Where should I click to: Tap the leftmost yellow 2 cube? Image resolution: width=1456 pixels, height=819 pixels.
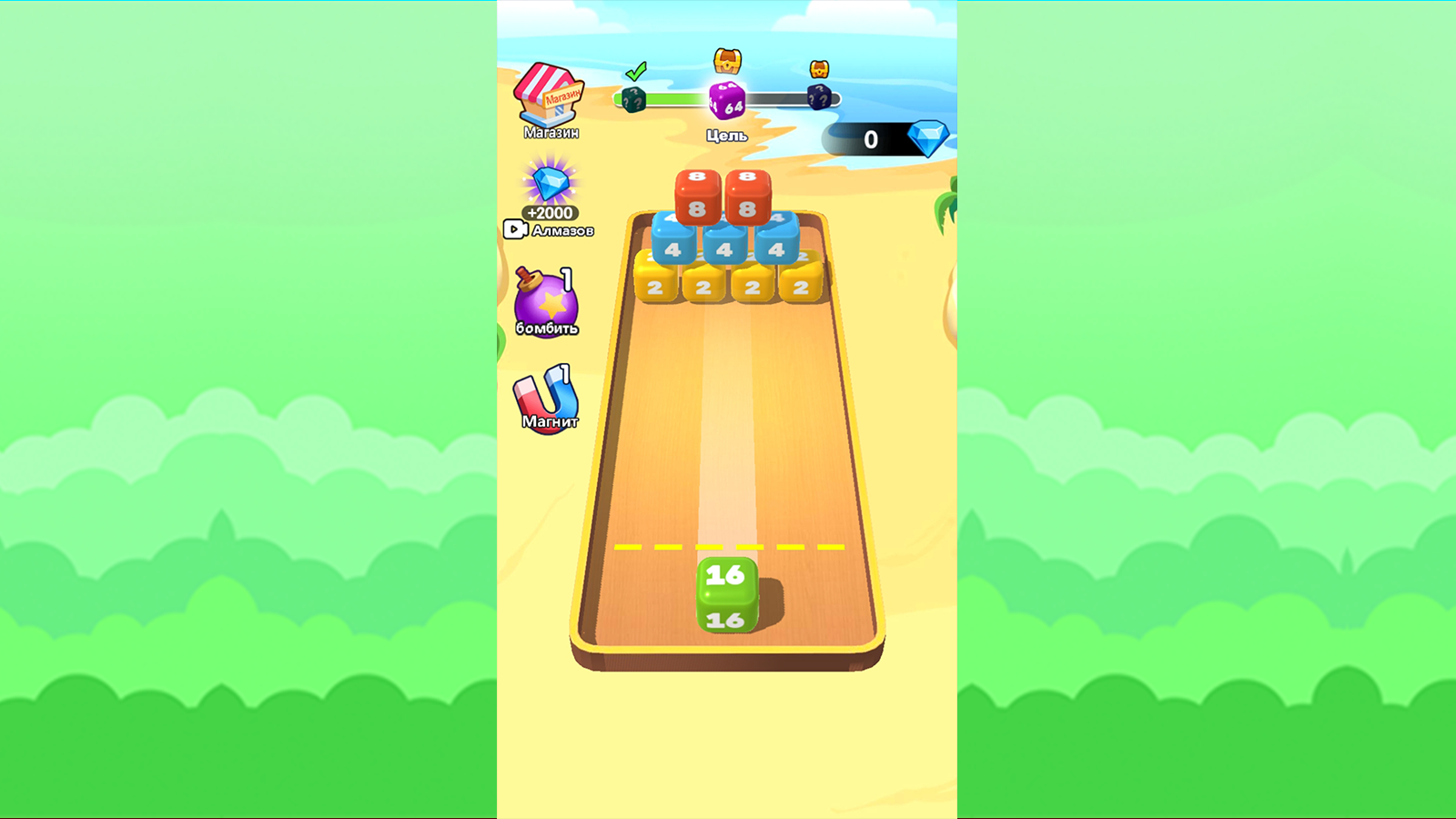658,287
